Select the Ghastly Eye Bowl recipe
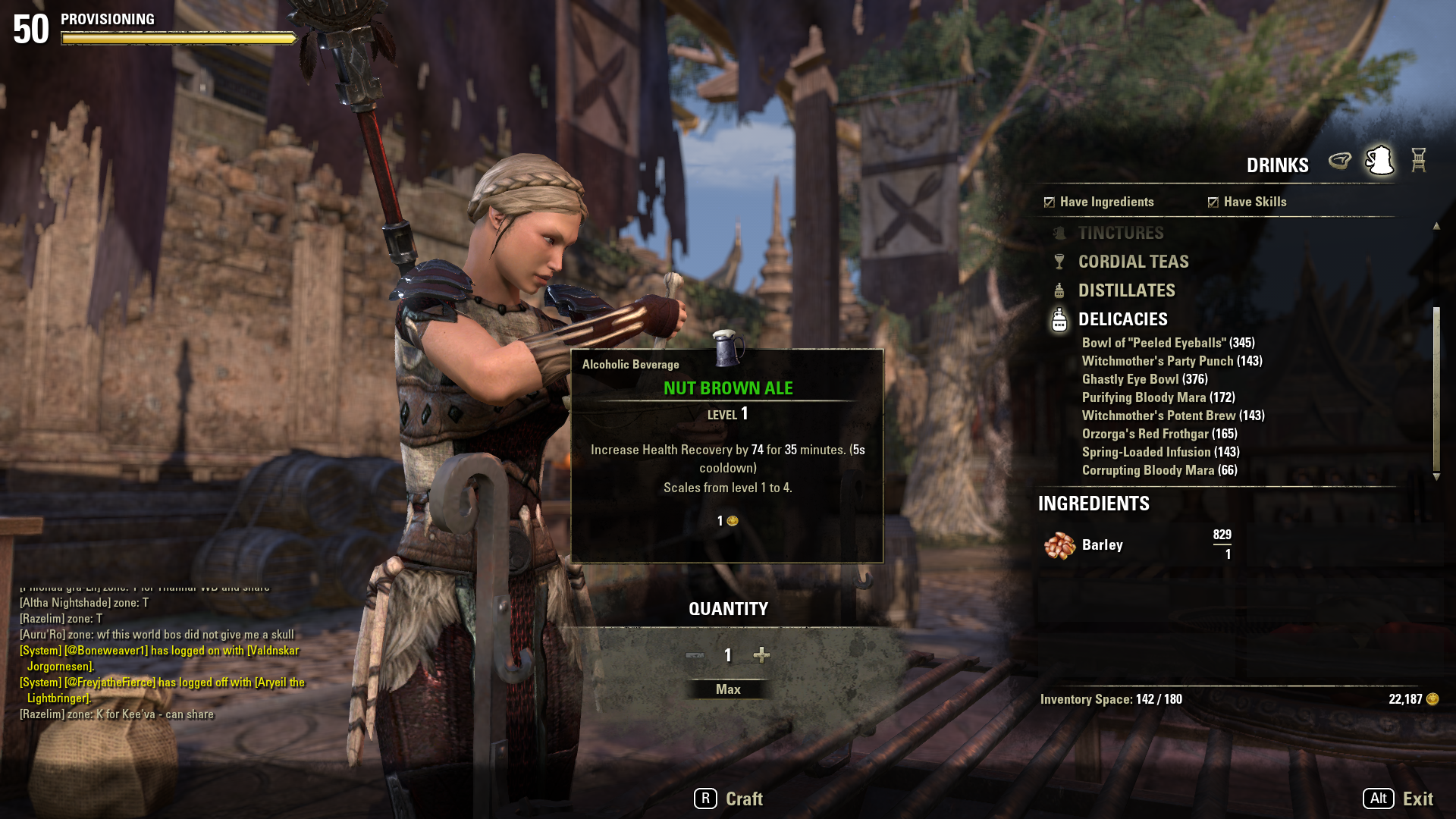This screenshot has height=819, width=1456. click(1144, 380)
